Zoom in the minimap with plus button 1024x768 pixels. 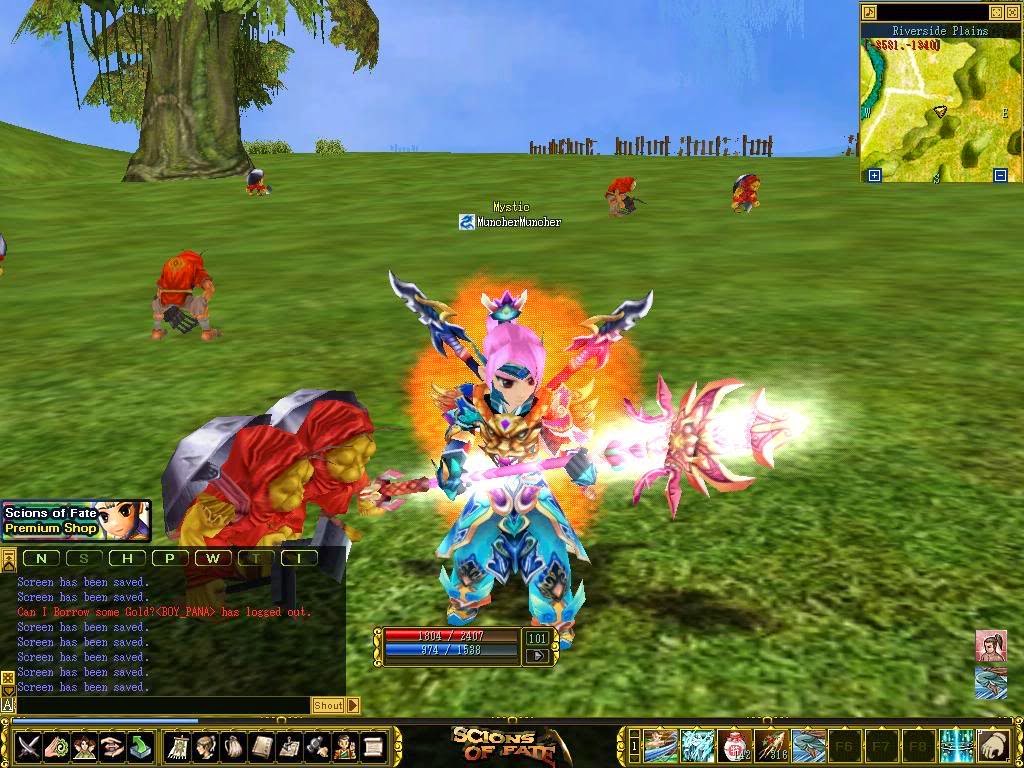[874, 176]
